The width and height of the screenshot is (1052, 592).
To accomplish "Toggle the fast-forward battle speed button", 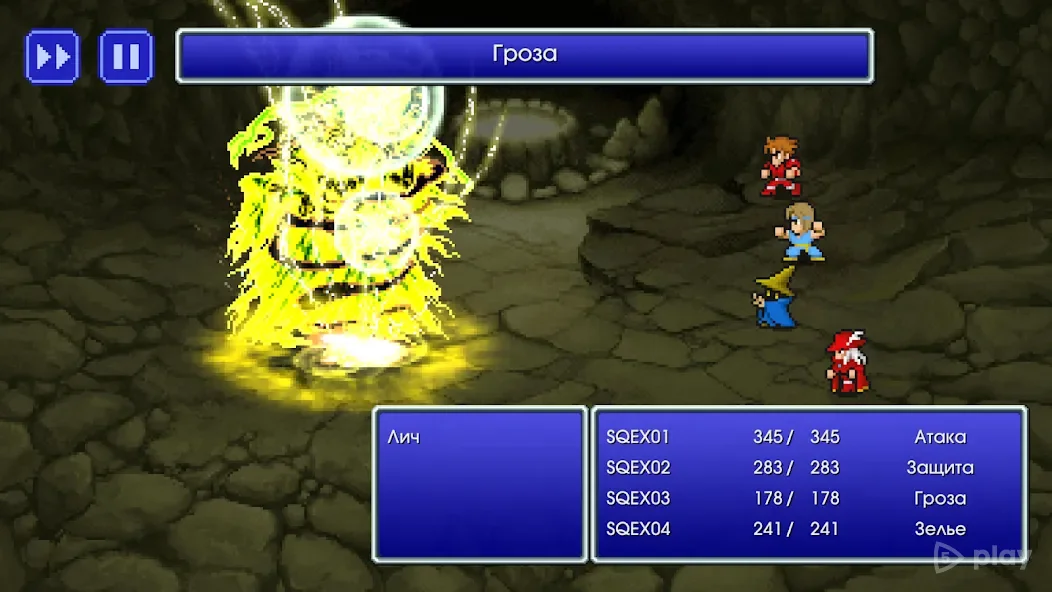I will [52, 56].
